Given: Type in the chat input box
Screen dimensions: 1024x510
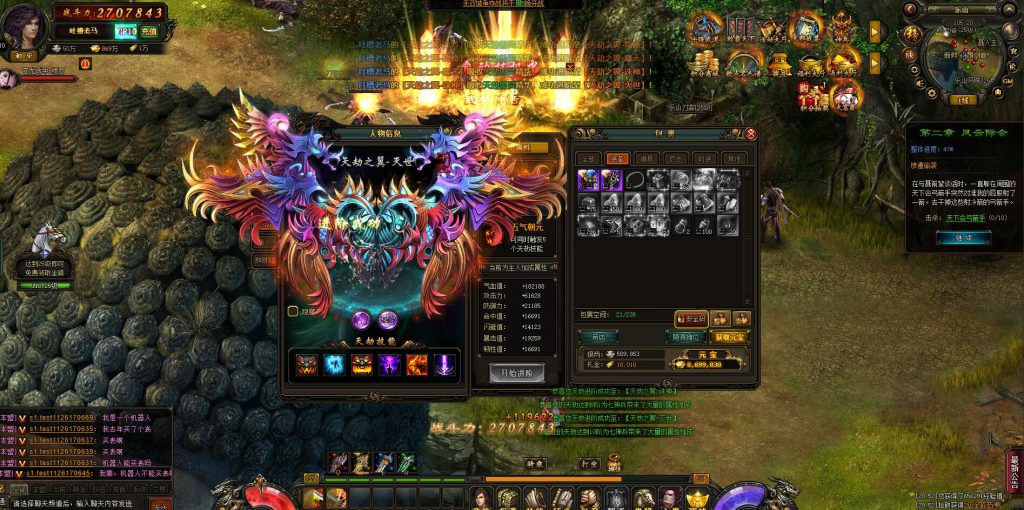Looking at the screenshot, I should [80, 503].
